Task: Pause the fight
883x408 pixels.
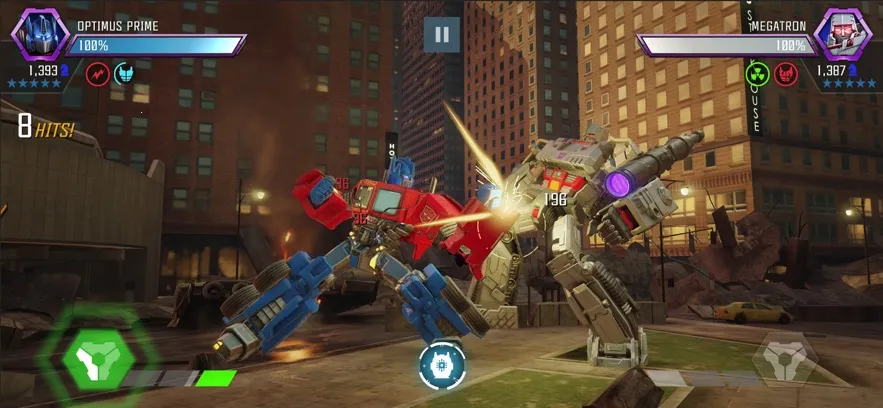Action: click(x=441, y=35)
